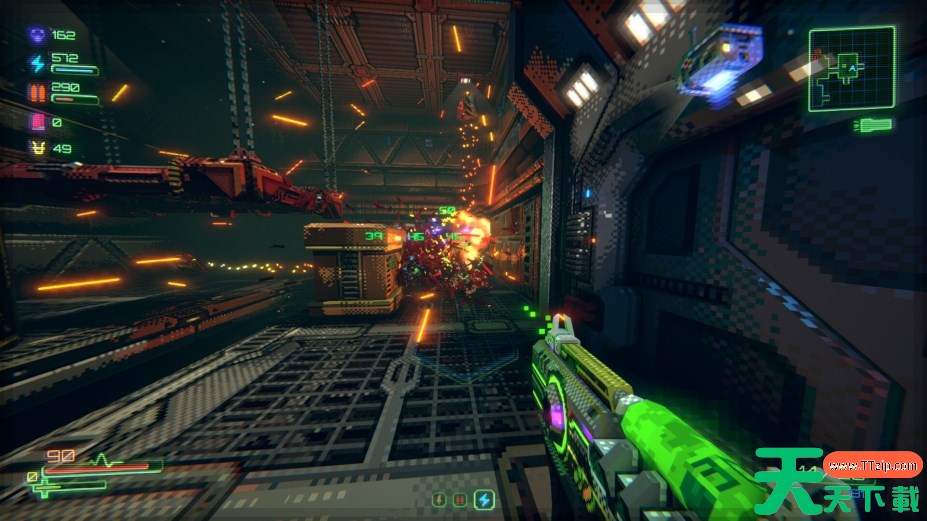Click the pink canister ammo icon
The image size is (927, 521).
pyautogui.click(x=38, y=122)
